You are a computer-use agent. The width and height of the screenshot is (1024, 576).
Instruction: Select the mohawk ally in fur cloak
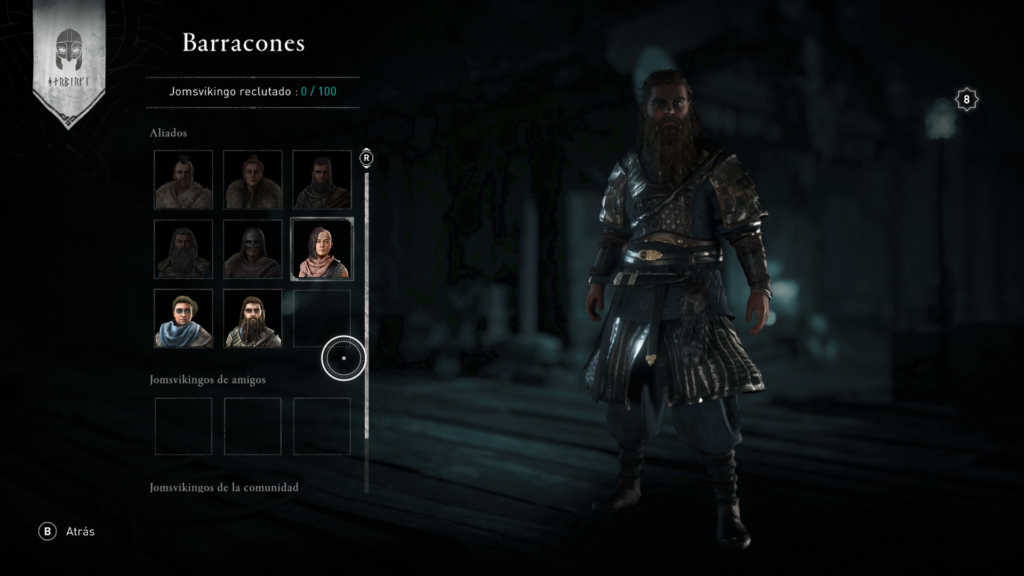(x=183, y=180)
